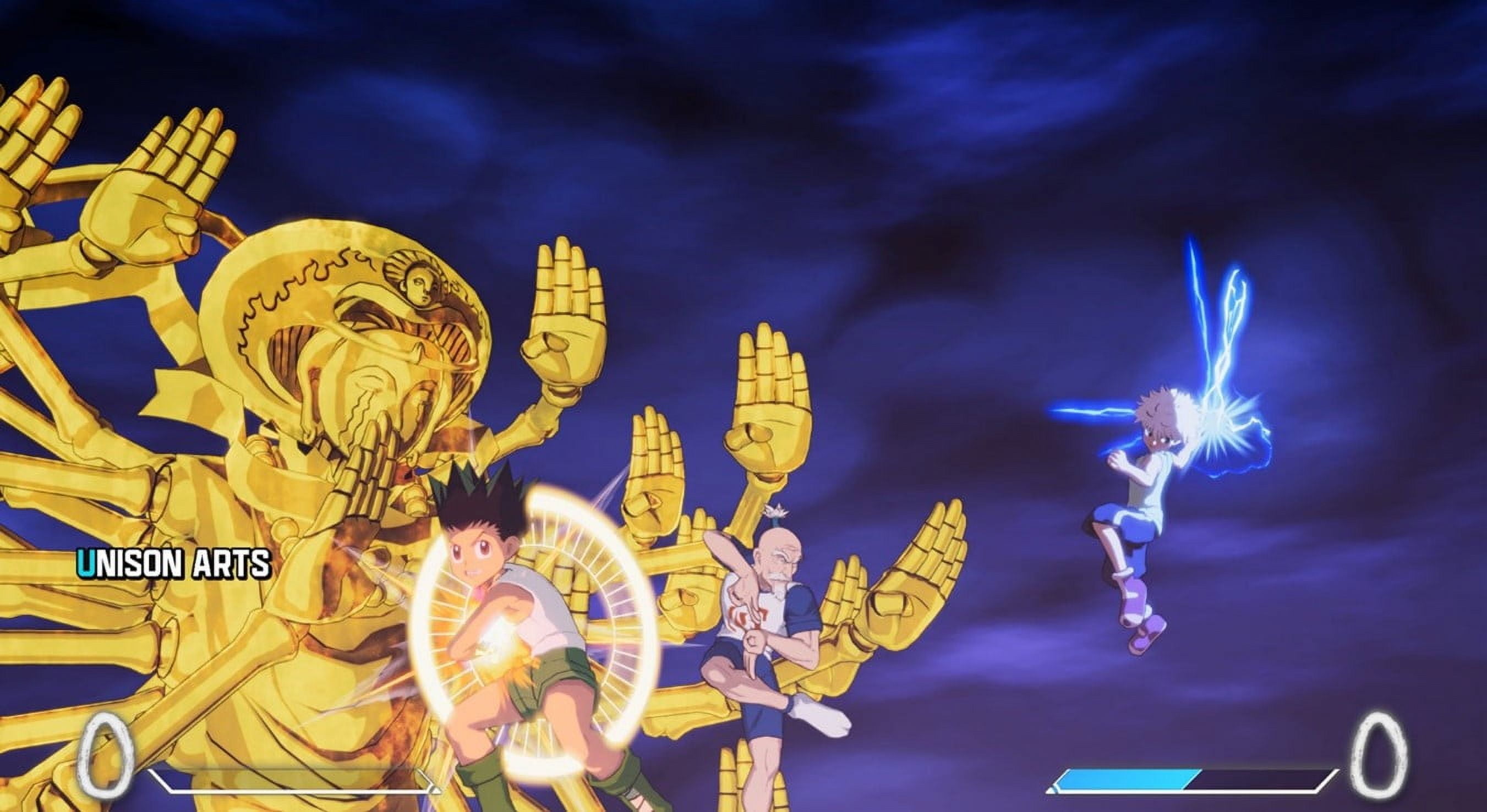Viewport: 1487px width, 812px height.
Task: Toggle the white flower ornament on Netero's head
Action: pyautogui.click(x=776, y=511)
